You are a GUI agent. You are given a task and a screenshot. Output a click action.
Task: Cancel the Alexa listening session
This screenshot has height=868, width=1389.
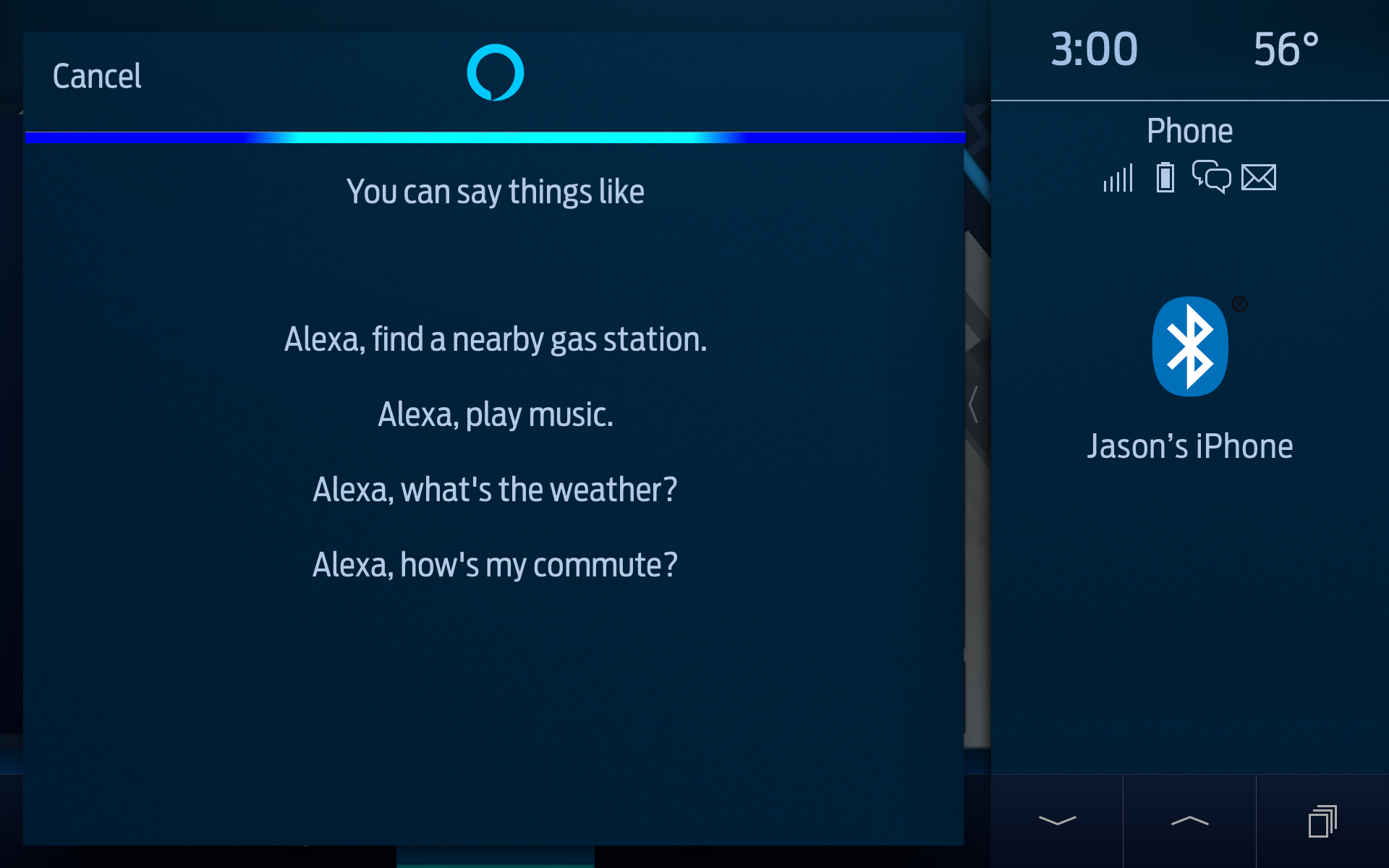pyautogui.click(x=96, y=75)
